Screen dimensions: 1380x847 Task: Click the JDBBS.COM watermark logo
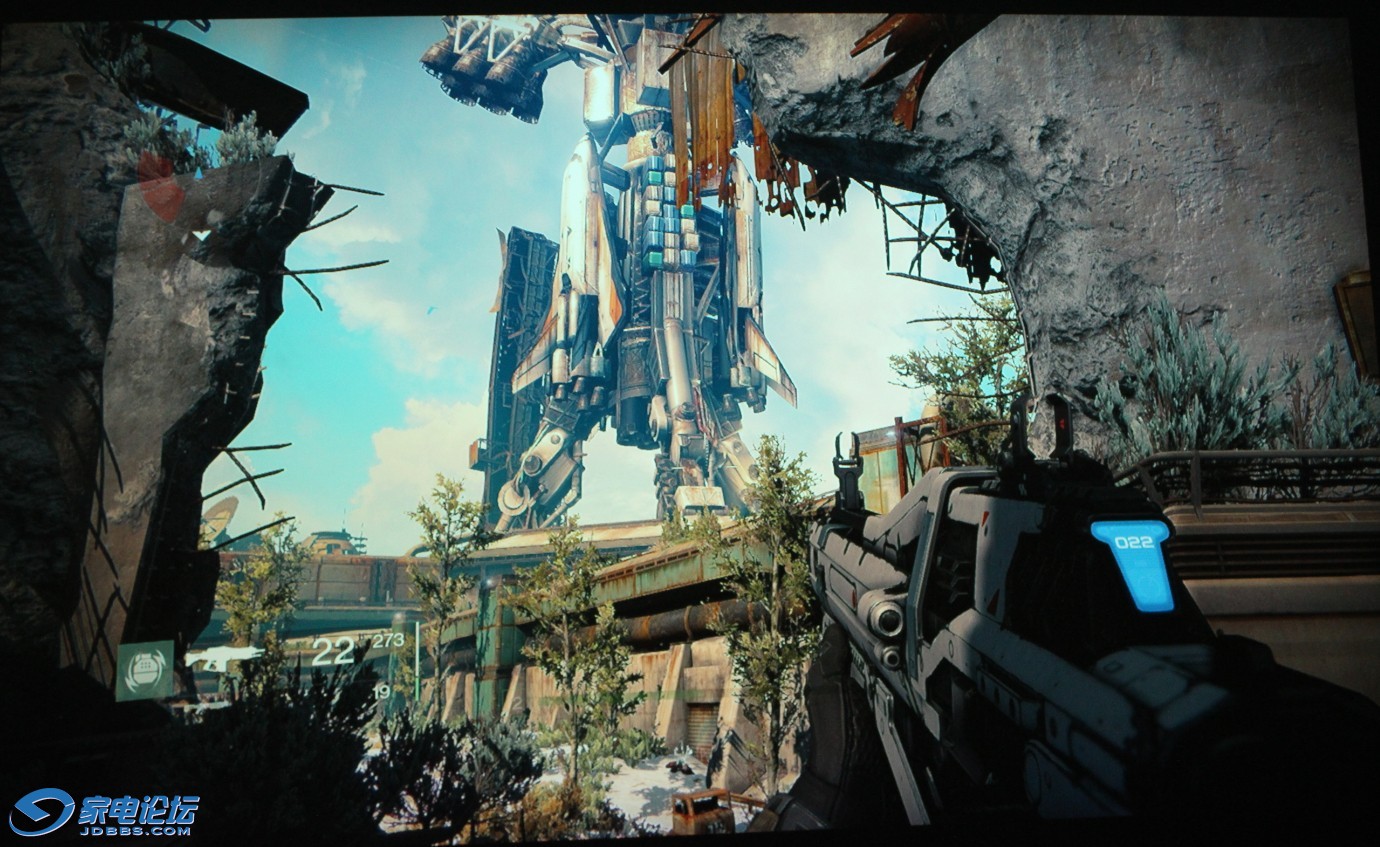click(x=104, y=811)
